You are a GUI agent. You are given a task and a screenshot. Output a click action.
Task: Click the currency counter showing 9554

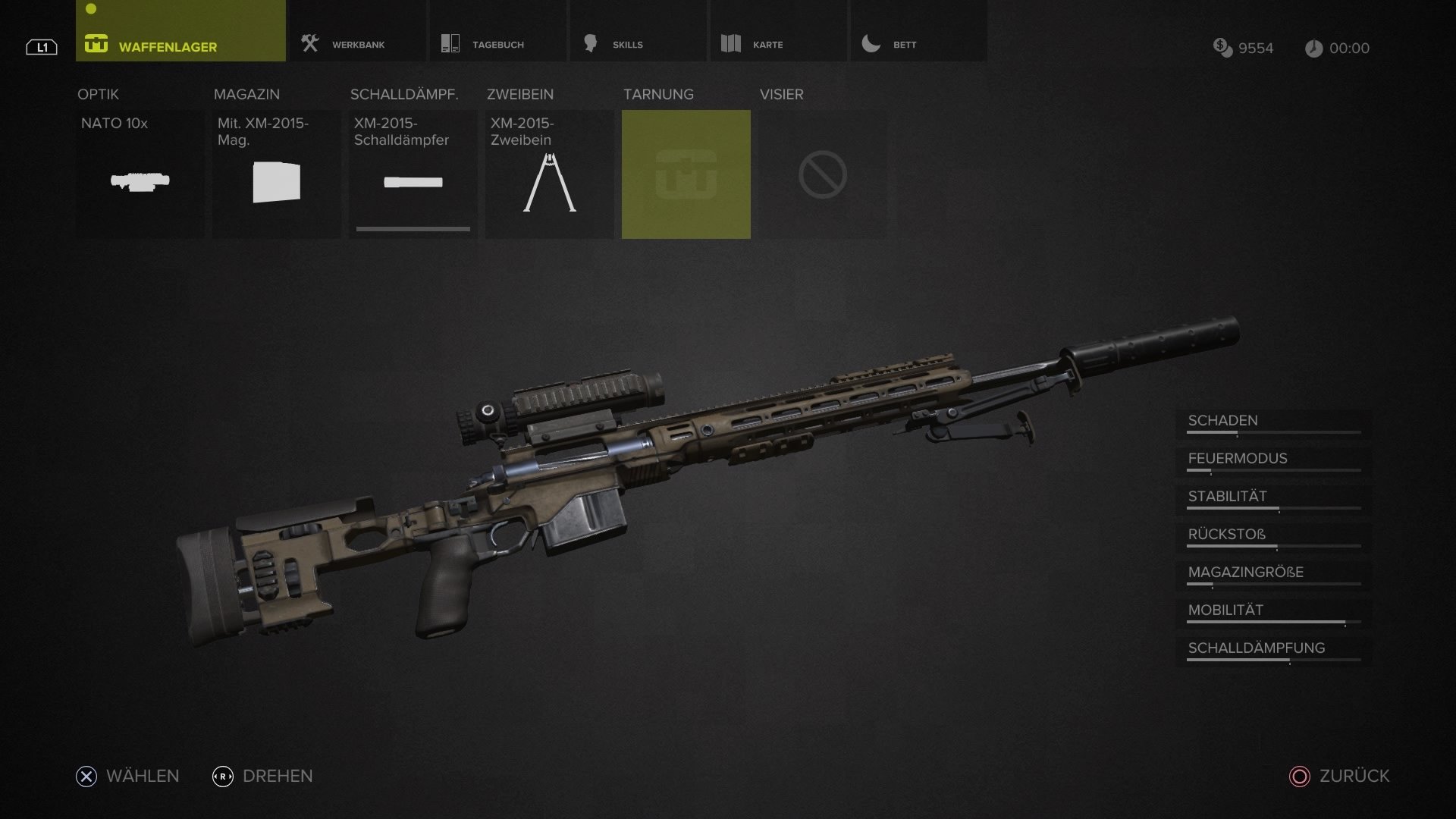click(1245, 48)
